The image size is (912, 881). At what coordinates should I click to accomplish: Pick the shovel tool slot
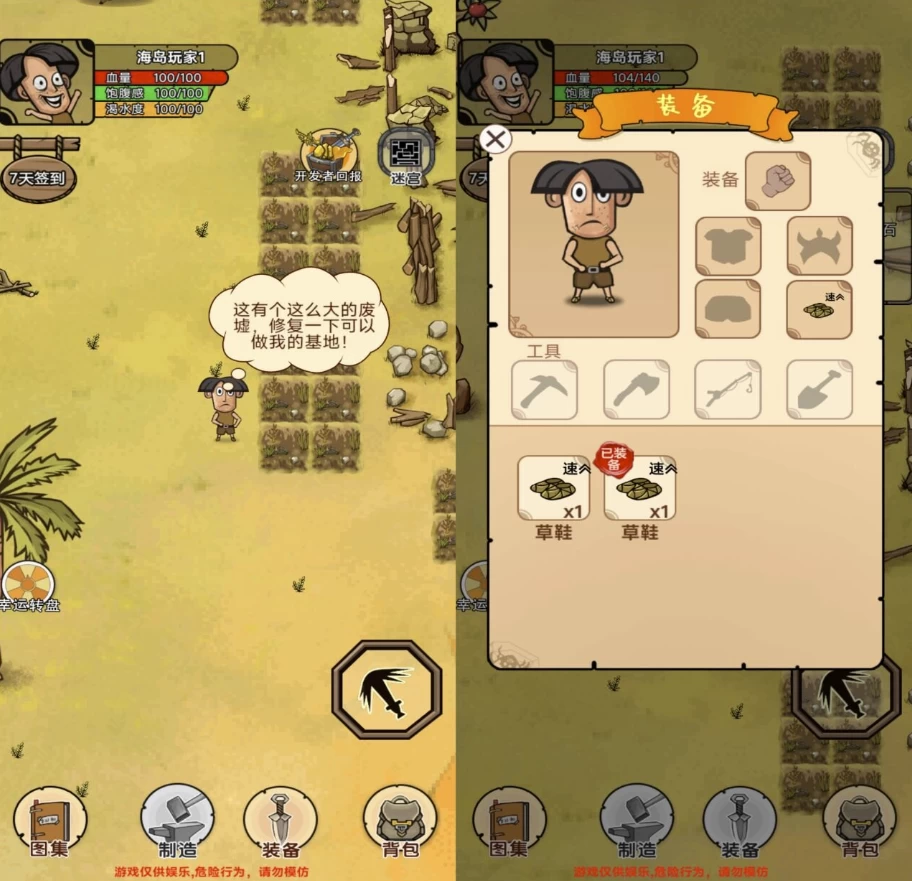[x=819, y=390]
